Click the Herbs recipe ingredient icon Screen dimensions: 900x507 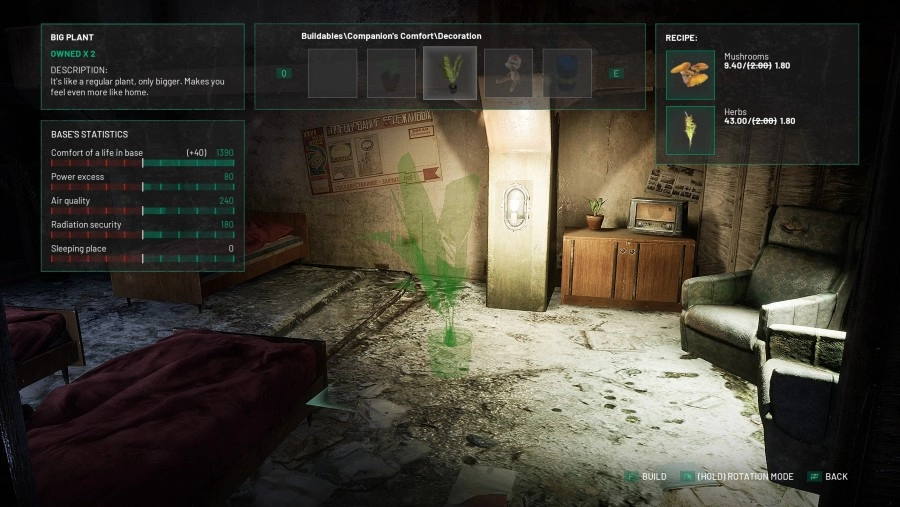tap(690, 130)
